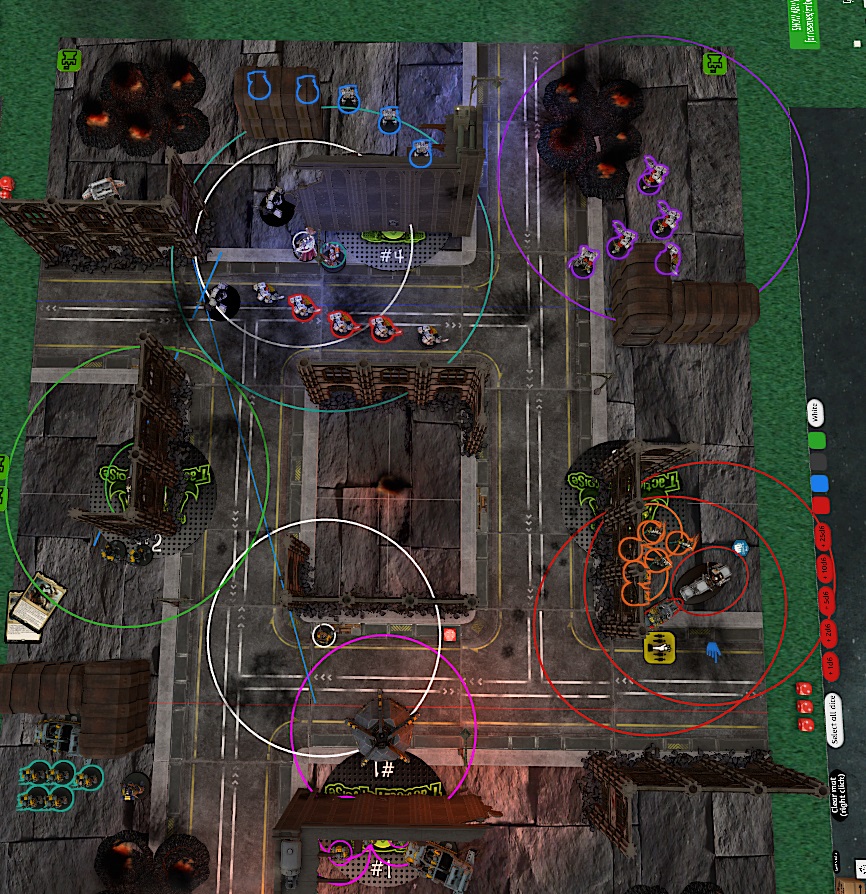Image resolution: width=866 pixels, height=894 pixels.
Task: Choose the blue dice color swatch
Action: click(820, 484)
